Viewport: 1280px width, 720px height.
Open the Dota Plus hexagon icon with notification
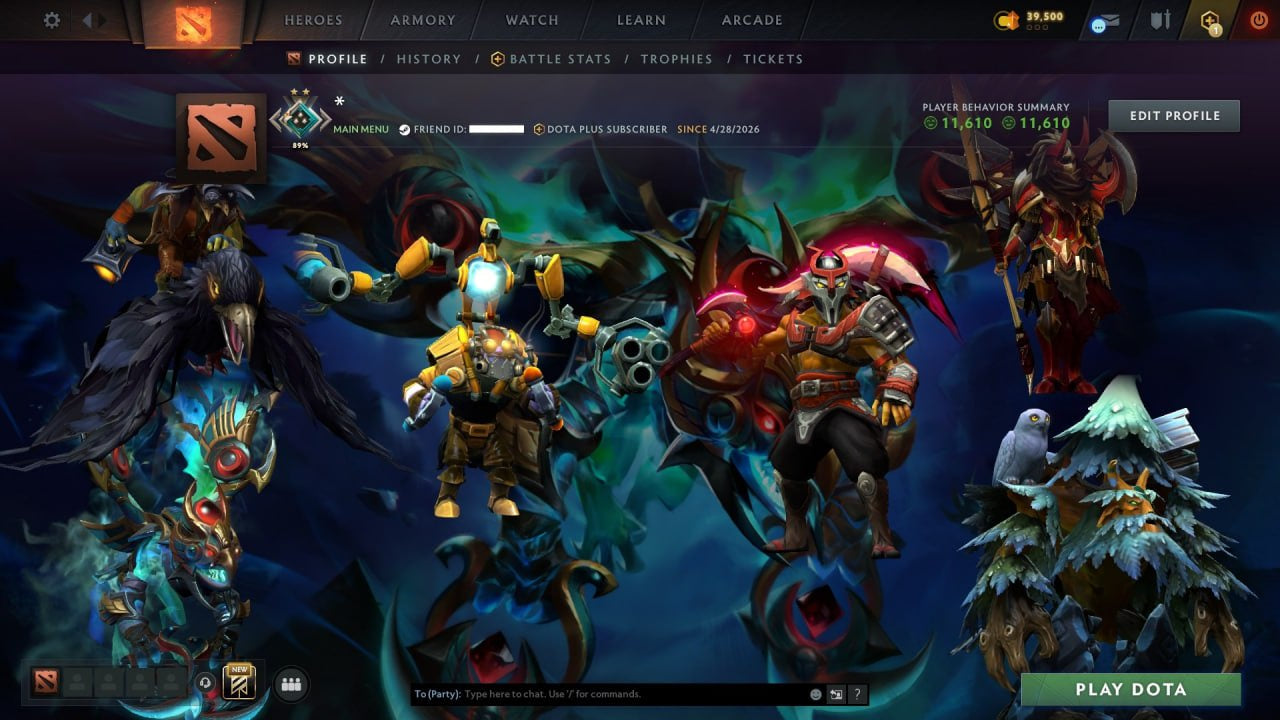pos(1209,17)
